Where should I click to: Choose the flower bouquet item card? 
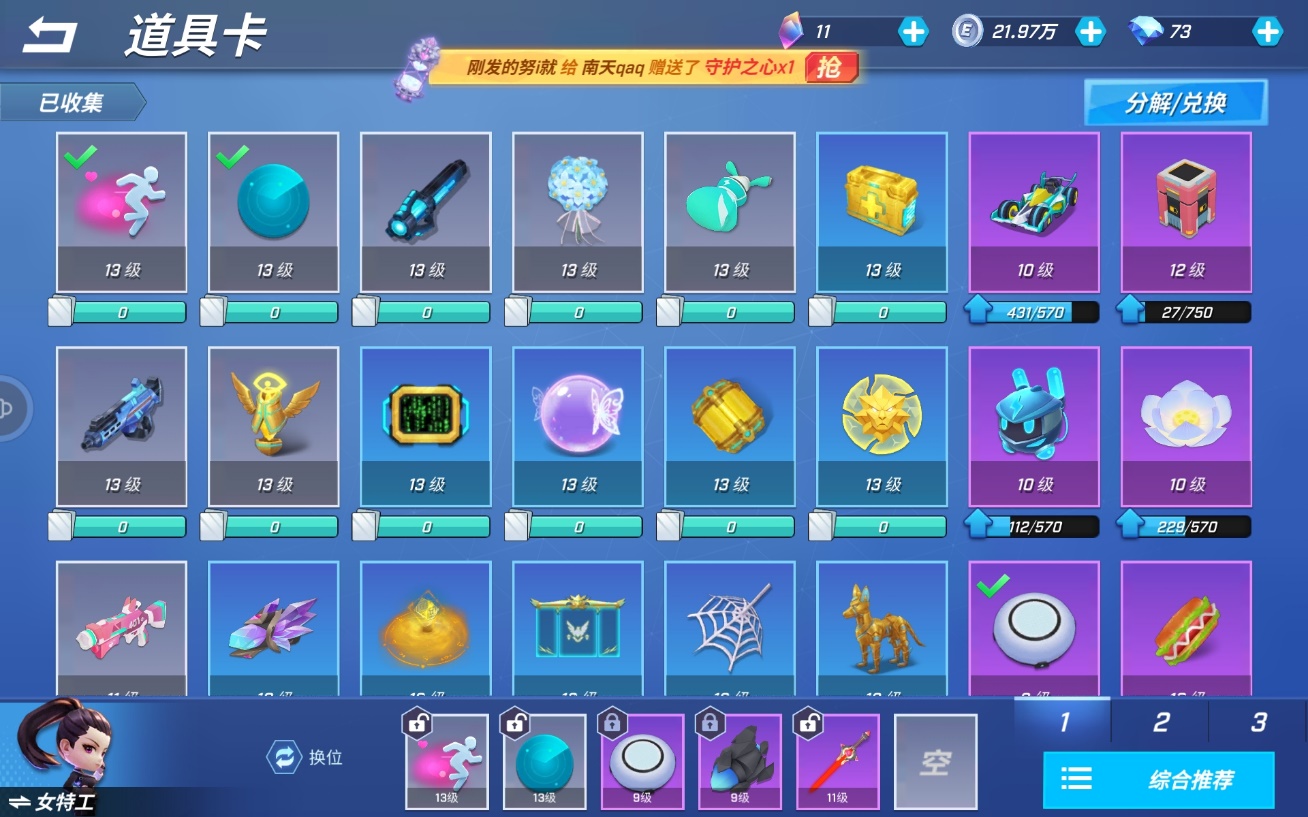click(x=578, y=211)
